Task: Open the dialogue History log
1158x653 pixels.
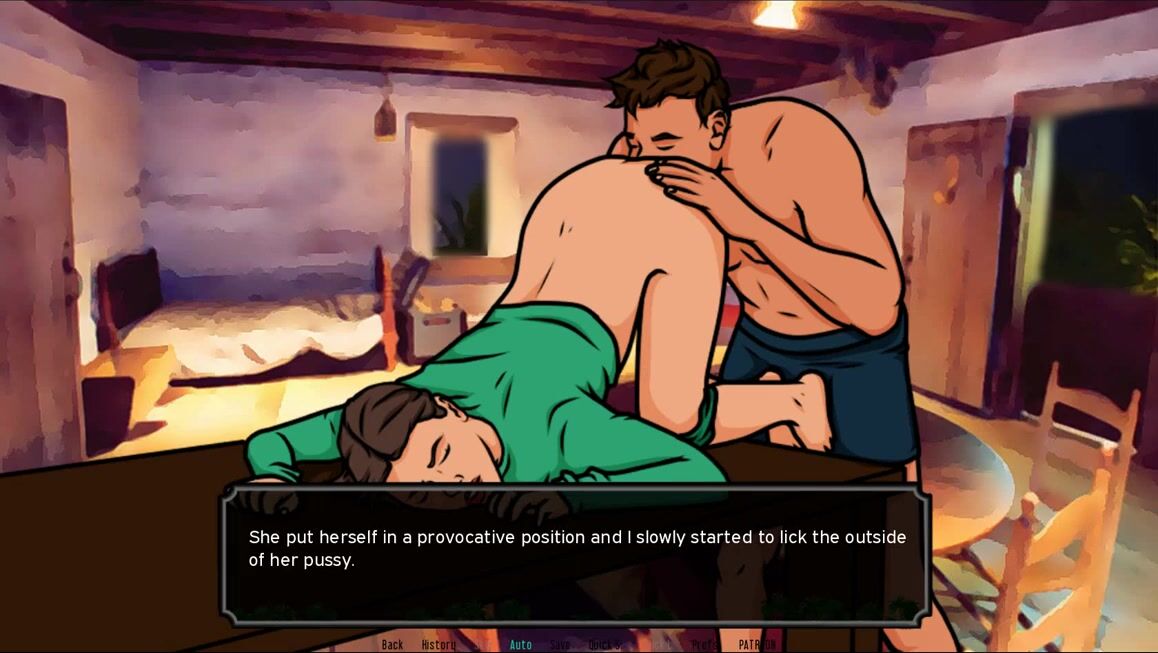Action: [438, 645]
